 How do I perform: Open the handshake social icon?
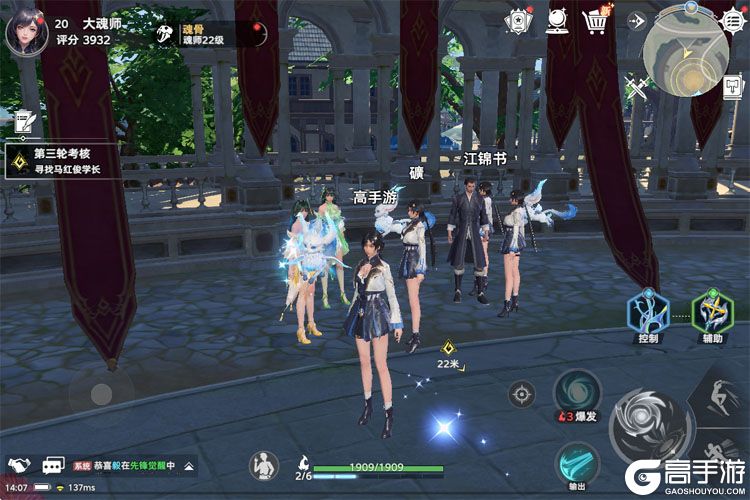pyautogui.click(x=19, y=466)
